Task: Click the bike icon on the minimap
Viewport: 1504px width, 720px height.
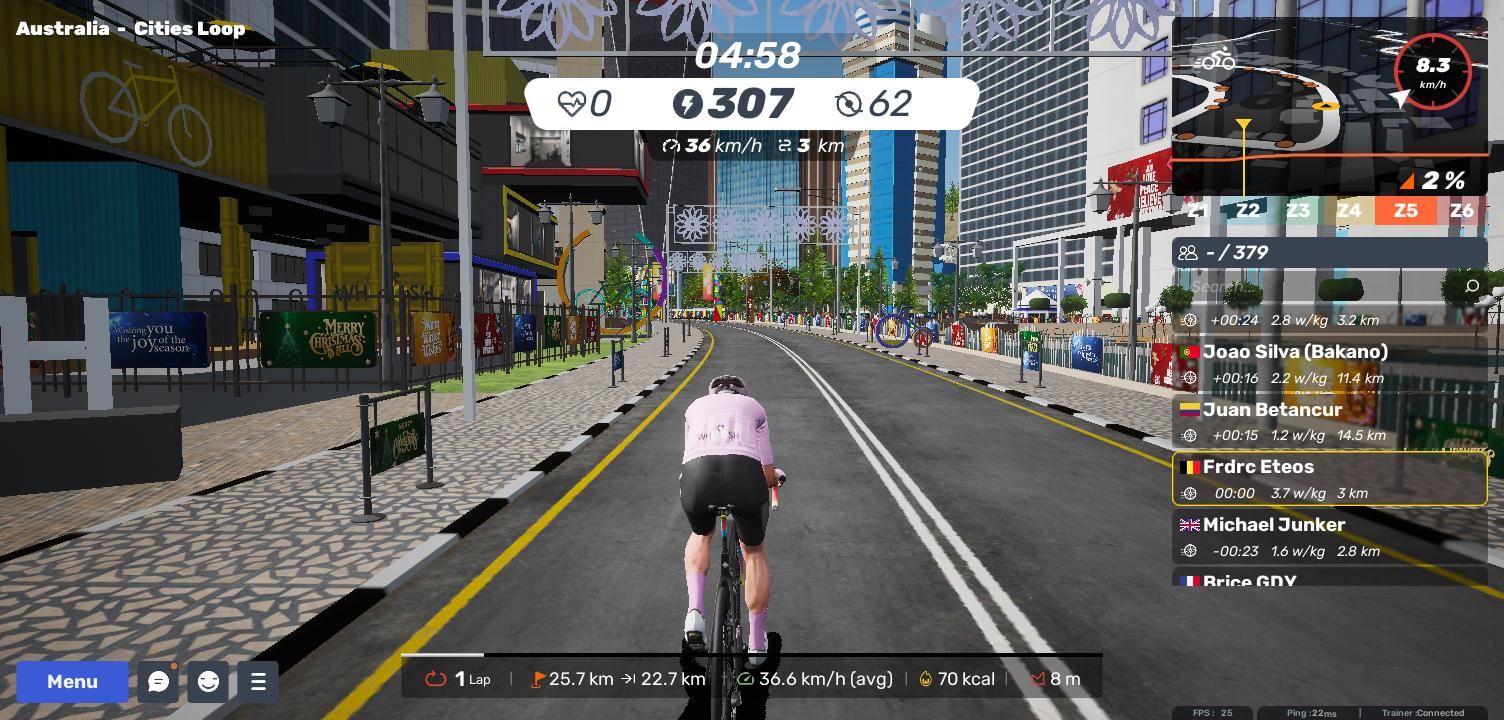Action: [x=1217, y=61]
